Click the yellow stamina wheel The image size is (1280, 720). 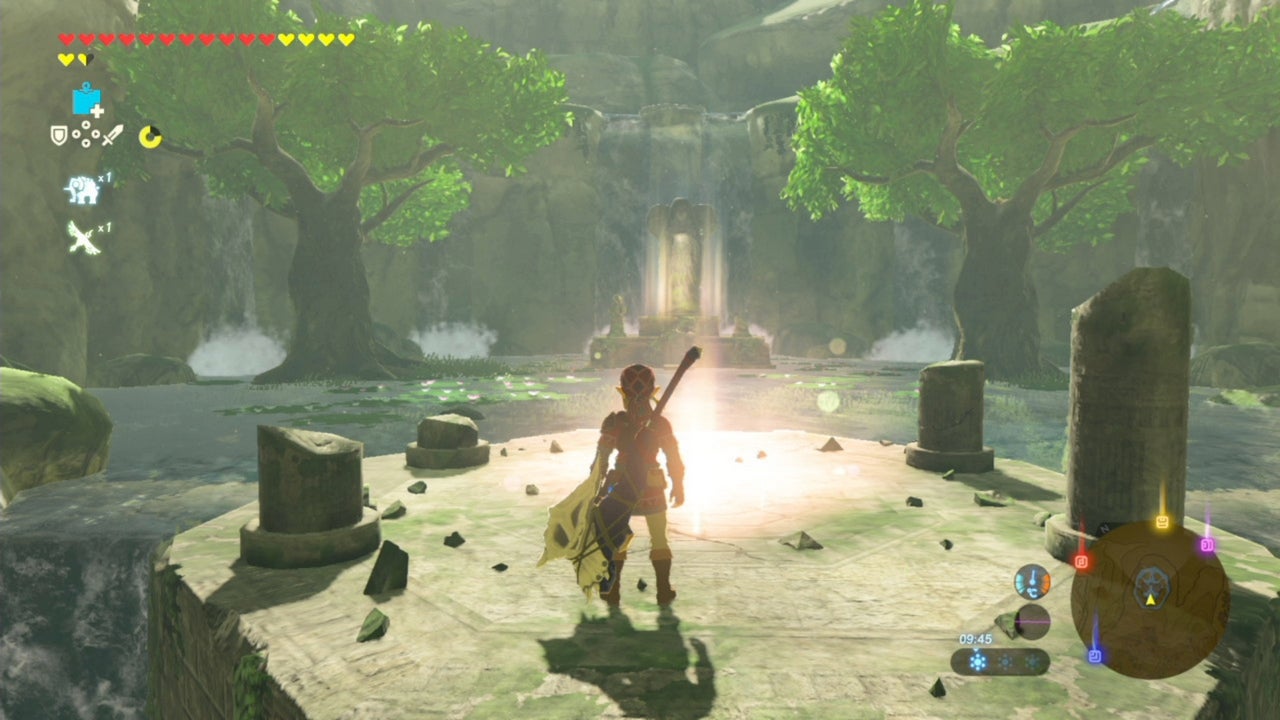coord(150,136)
